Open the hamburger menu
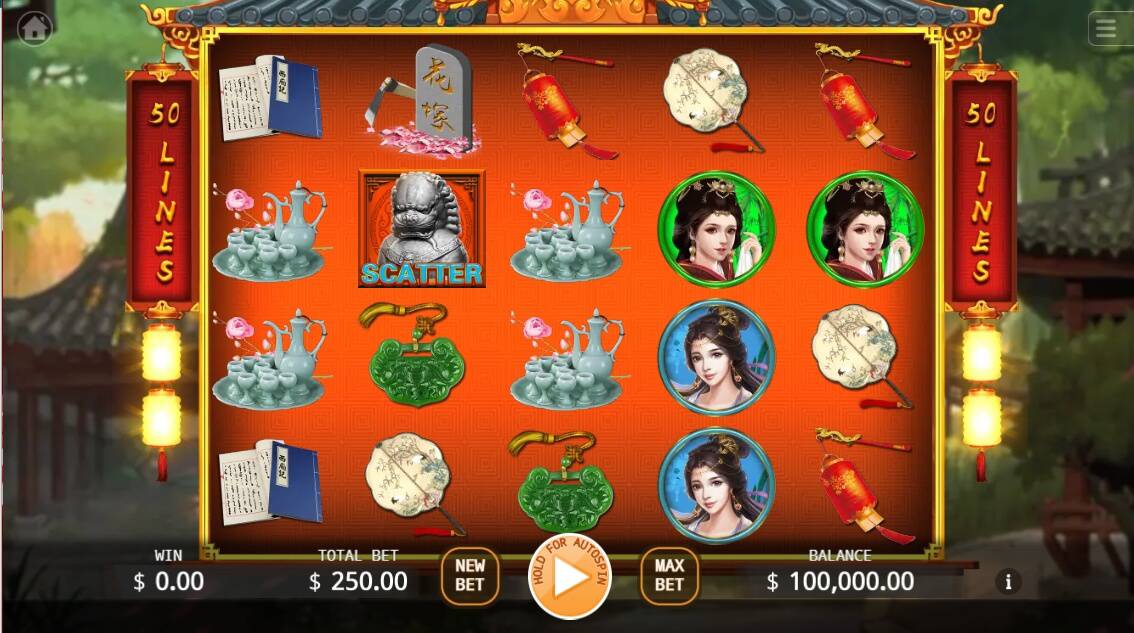 (x=1106, y=29)
